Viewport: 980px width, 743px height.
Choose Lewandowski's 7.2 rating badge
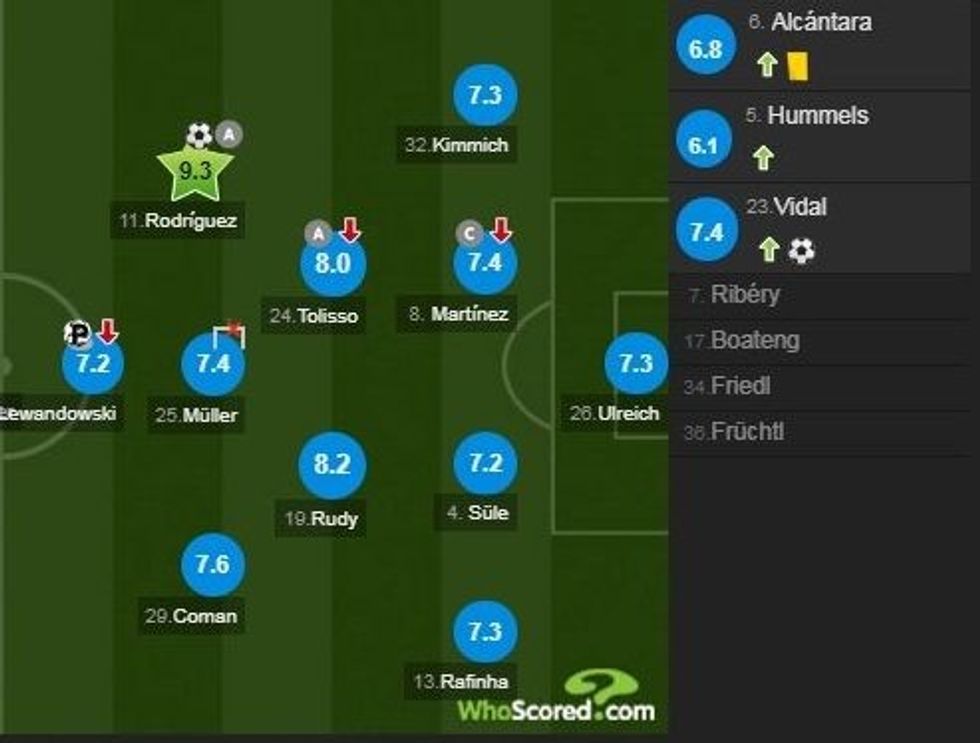point(92,363)
